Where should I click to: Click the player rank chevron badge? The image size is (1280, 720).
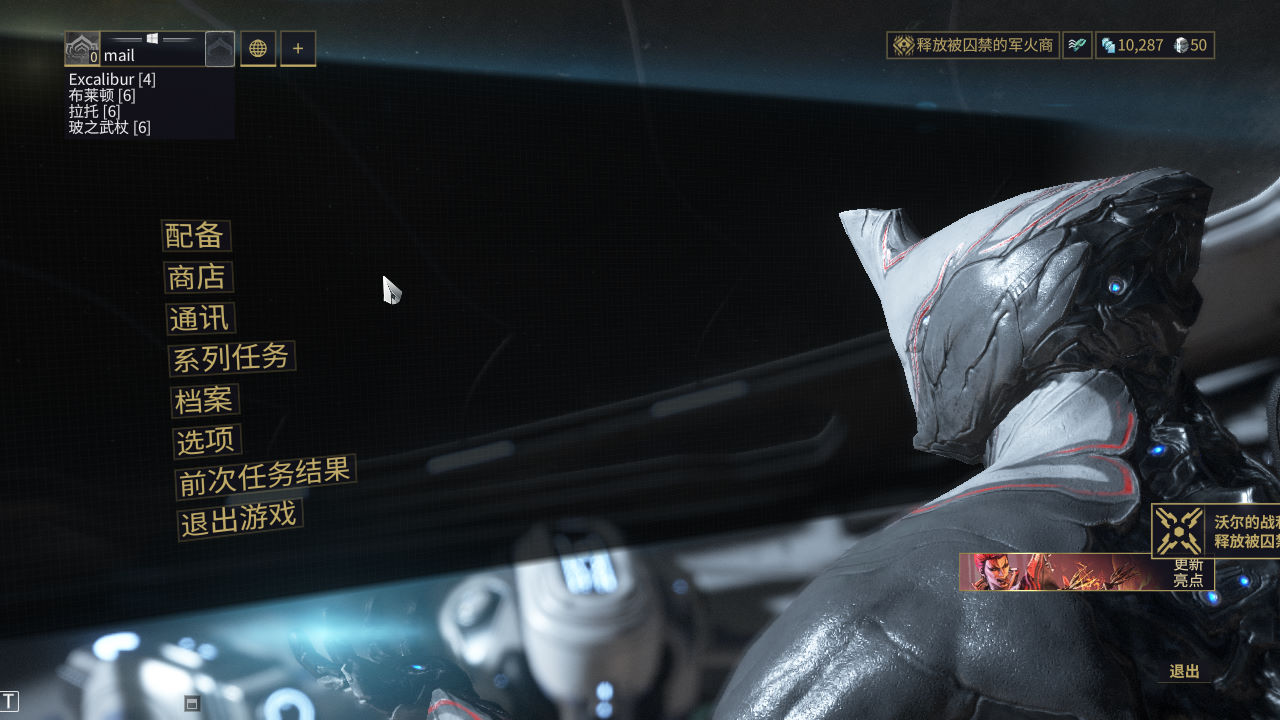pos(220,48)
